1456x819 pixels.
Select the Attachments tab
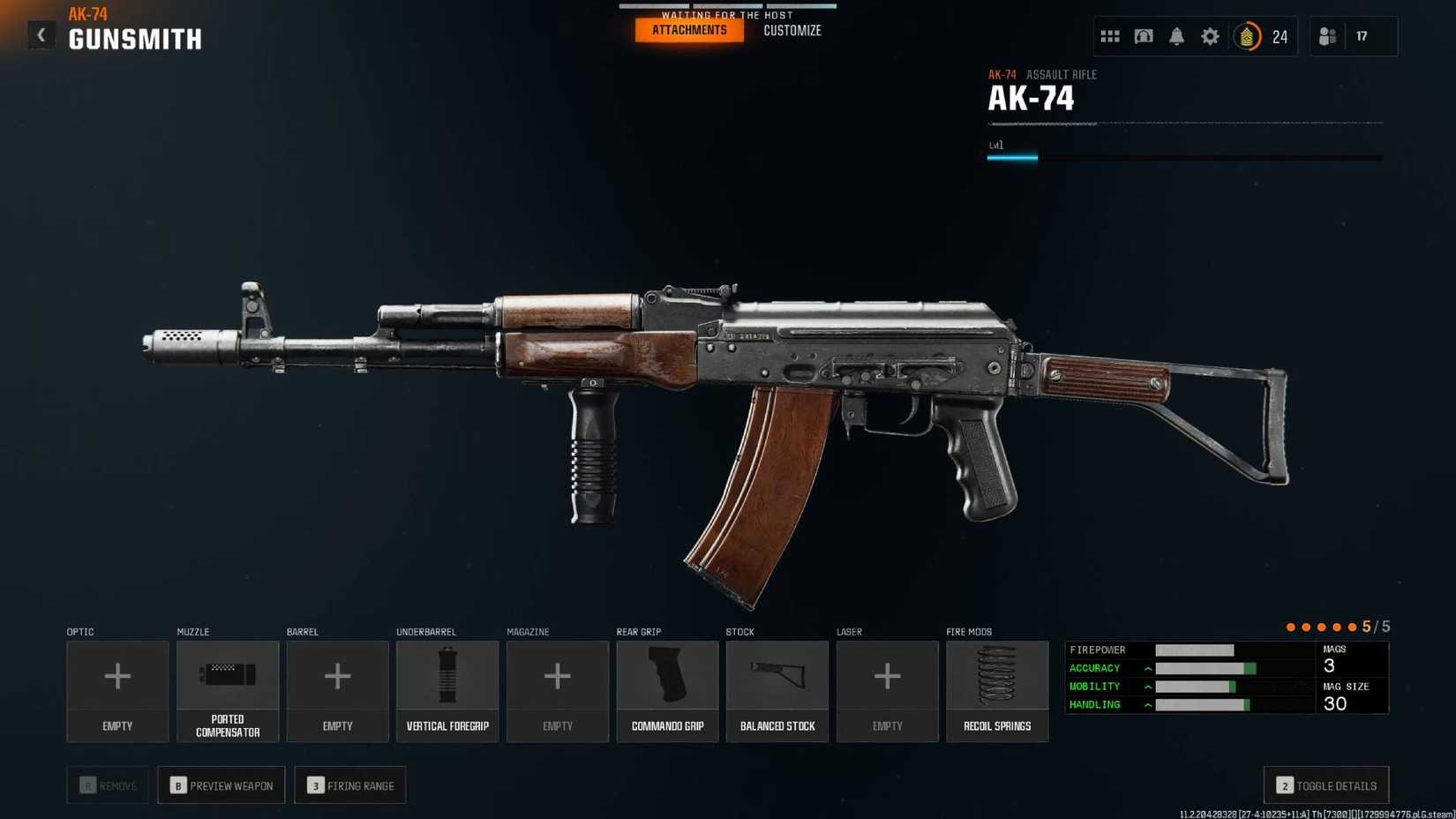688,29
